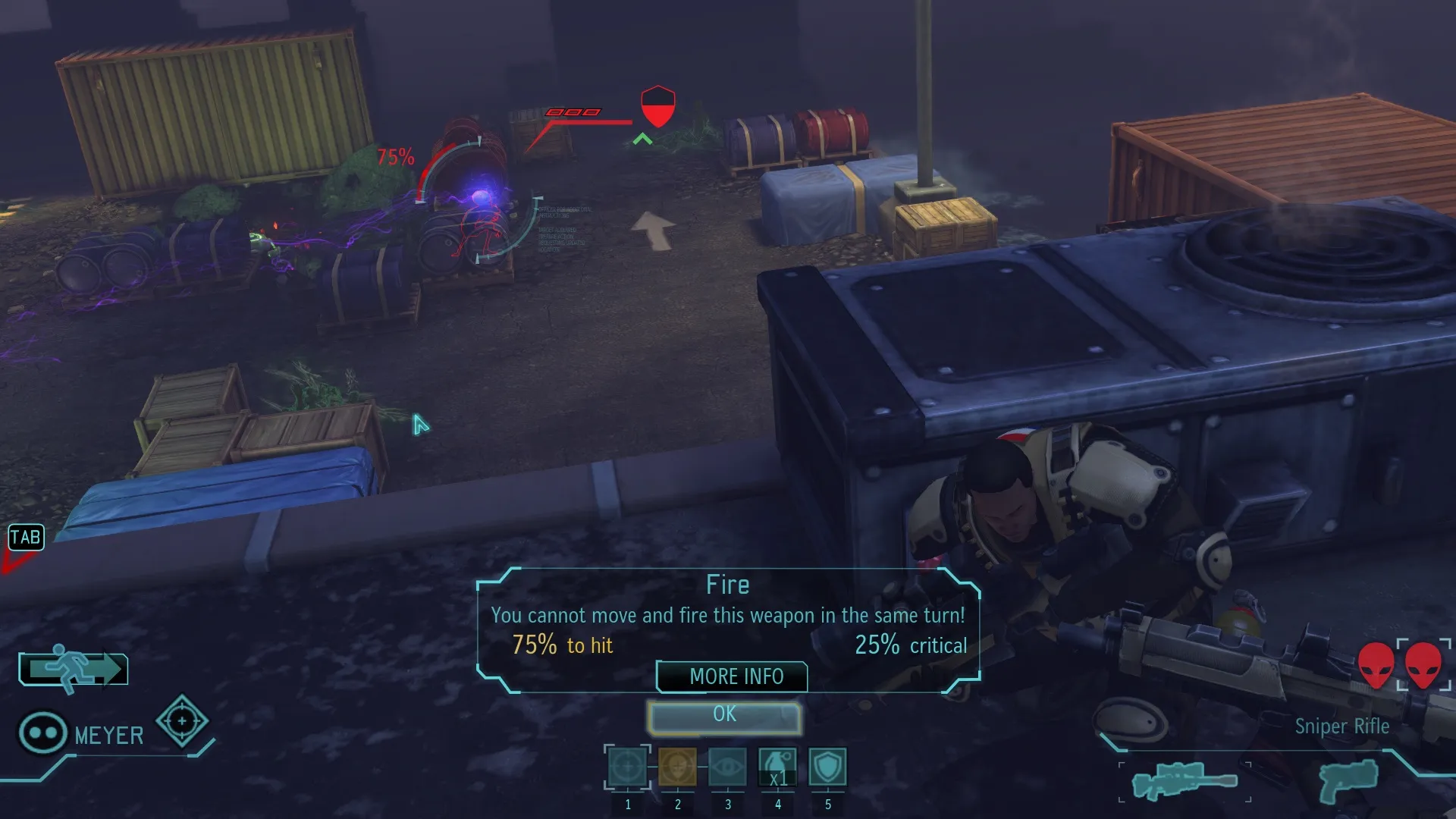Select the Fire crosshair ability

tap(627, 767)
